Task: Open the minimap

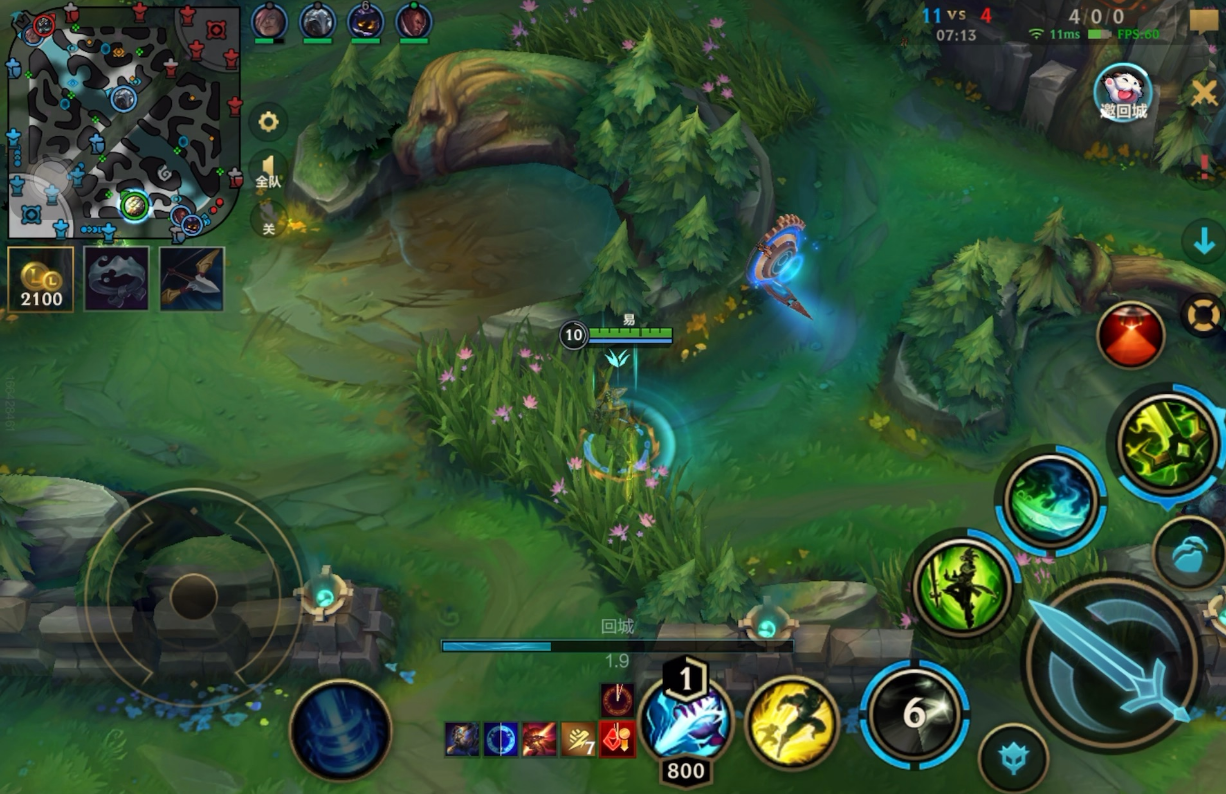Action: click(124, 122)
